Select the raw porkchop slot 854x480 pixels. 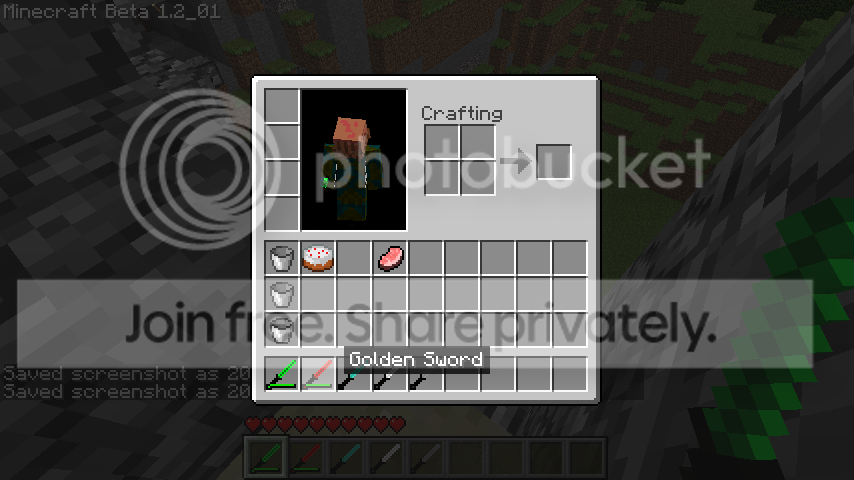[390, 258]
